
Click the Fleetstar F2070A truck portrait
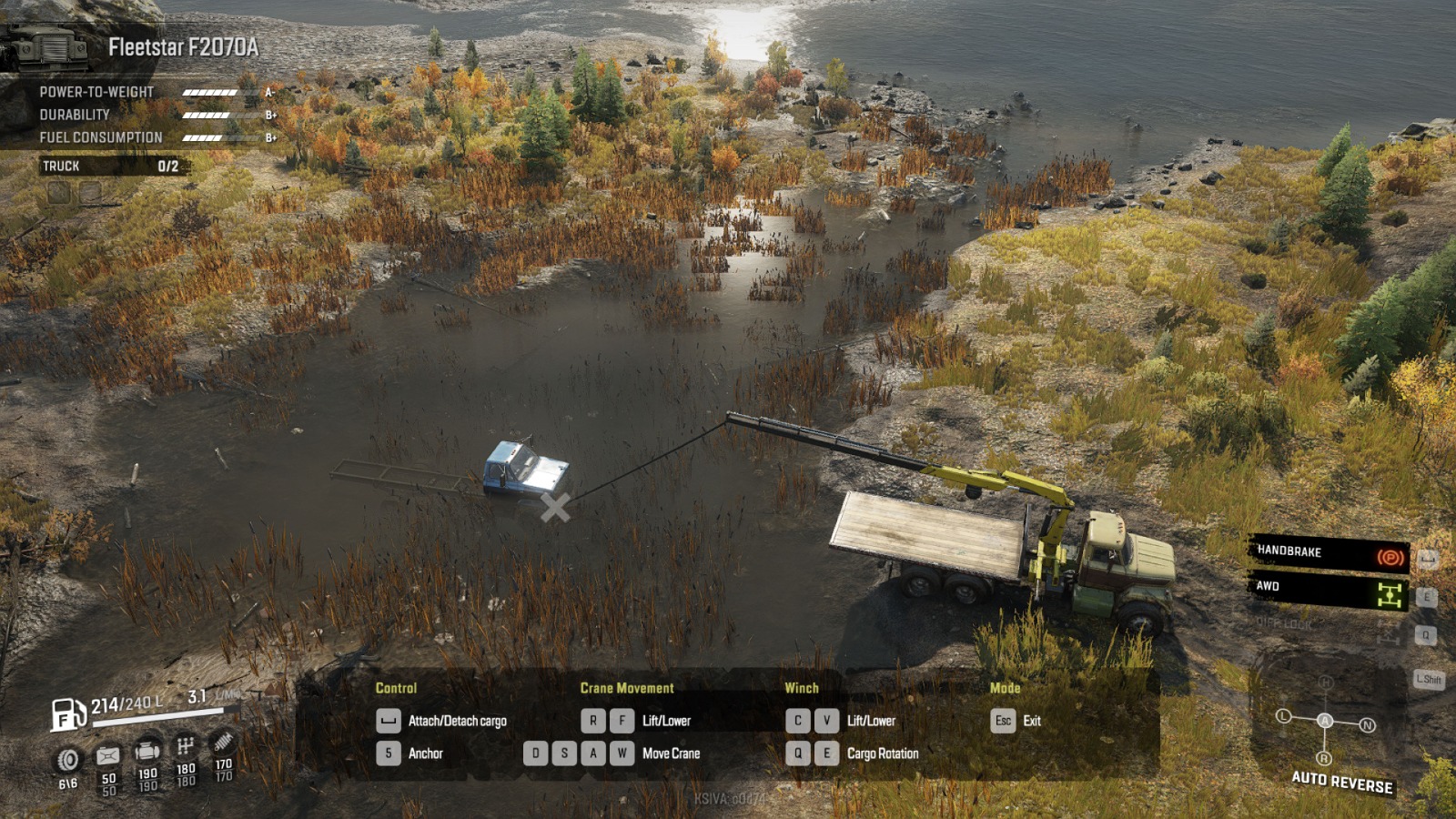(x=45, y=44)
